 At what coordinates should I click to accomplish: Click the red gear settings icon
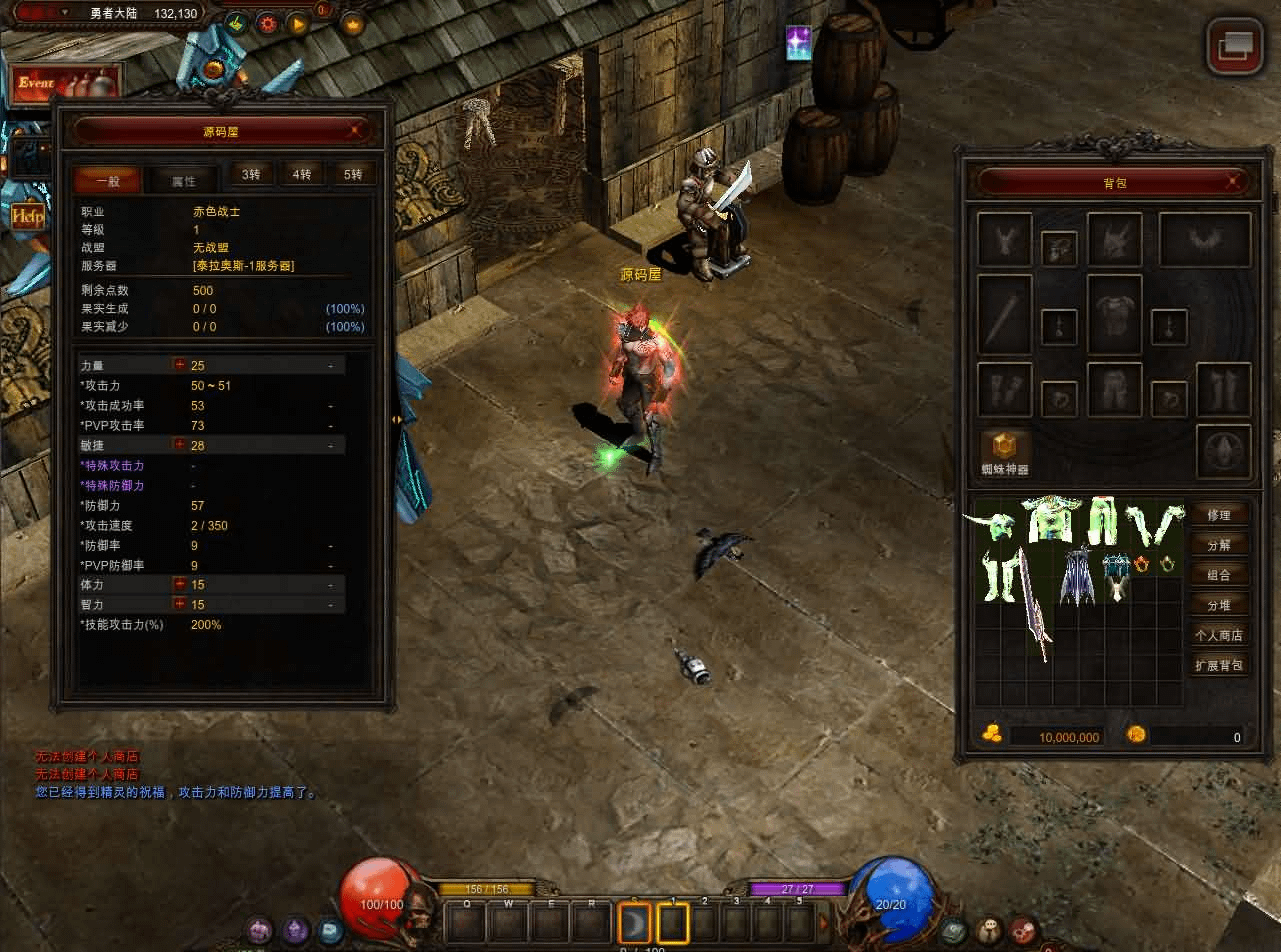267,23
